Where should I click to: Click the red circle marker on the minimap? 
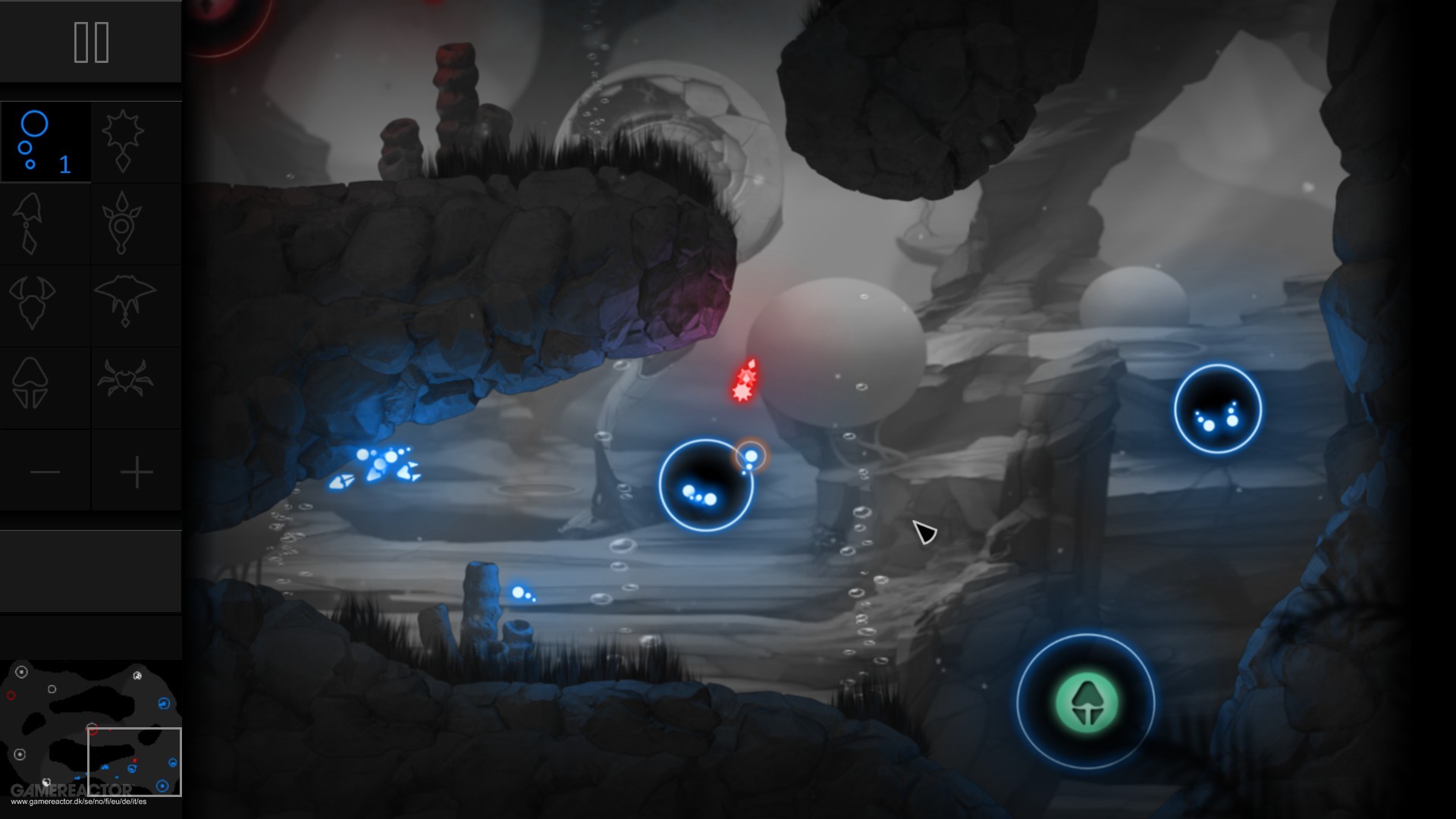coord(11,695)
